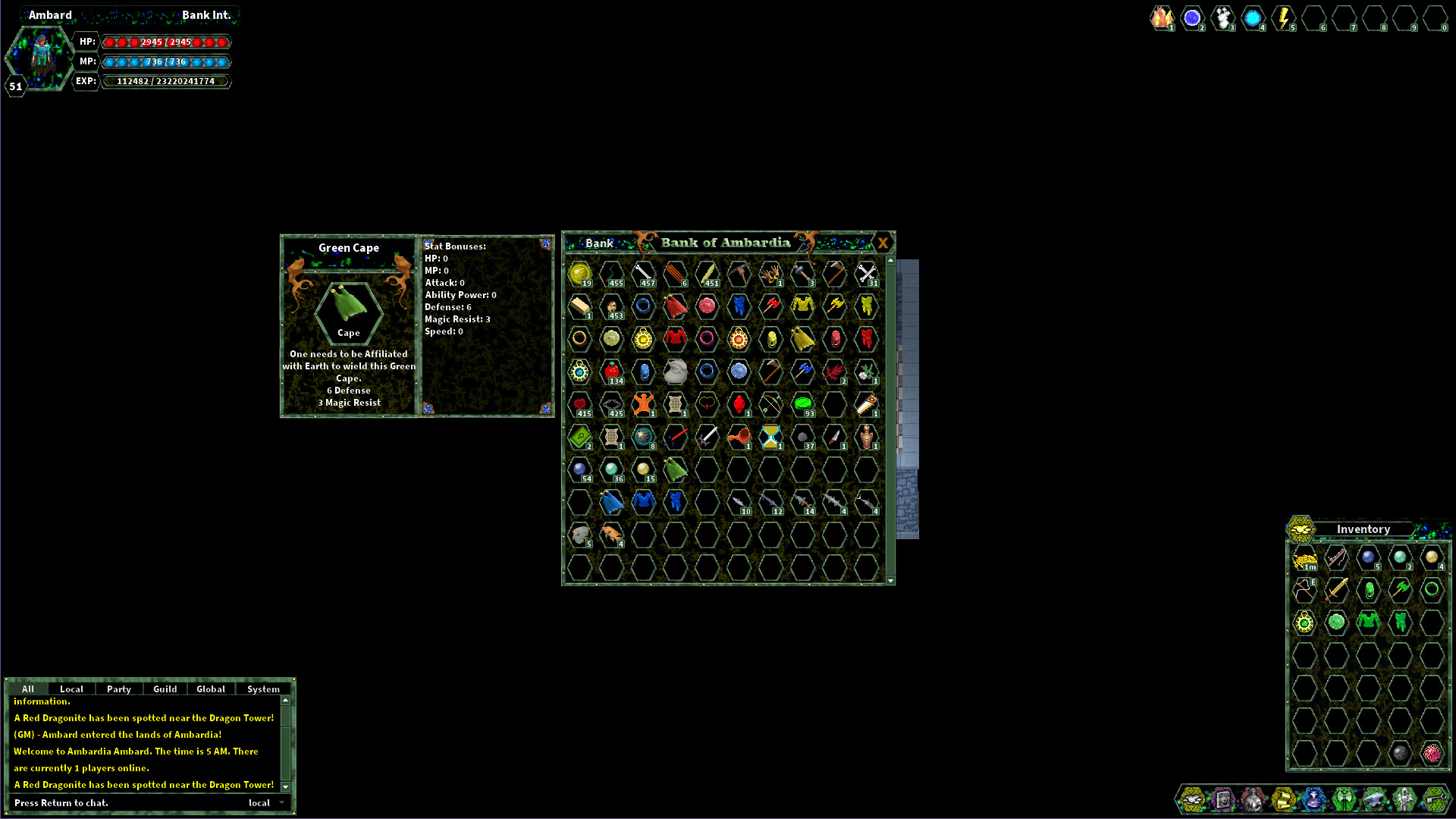Screen dimensions: 1456x819
Task: Select the lightning spell in hotbar slot 5
Action: tap(1193, 17)
